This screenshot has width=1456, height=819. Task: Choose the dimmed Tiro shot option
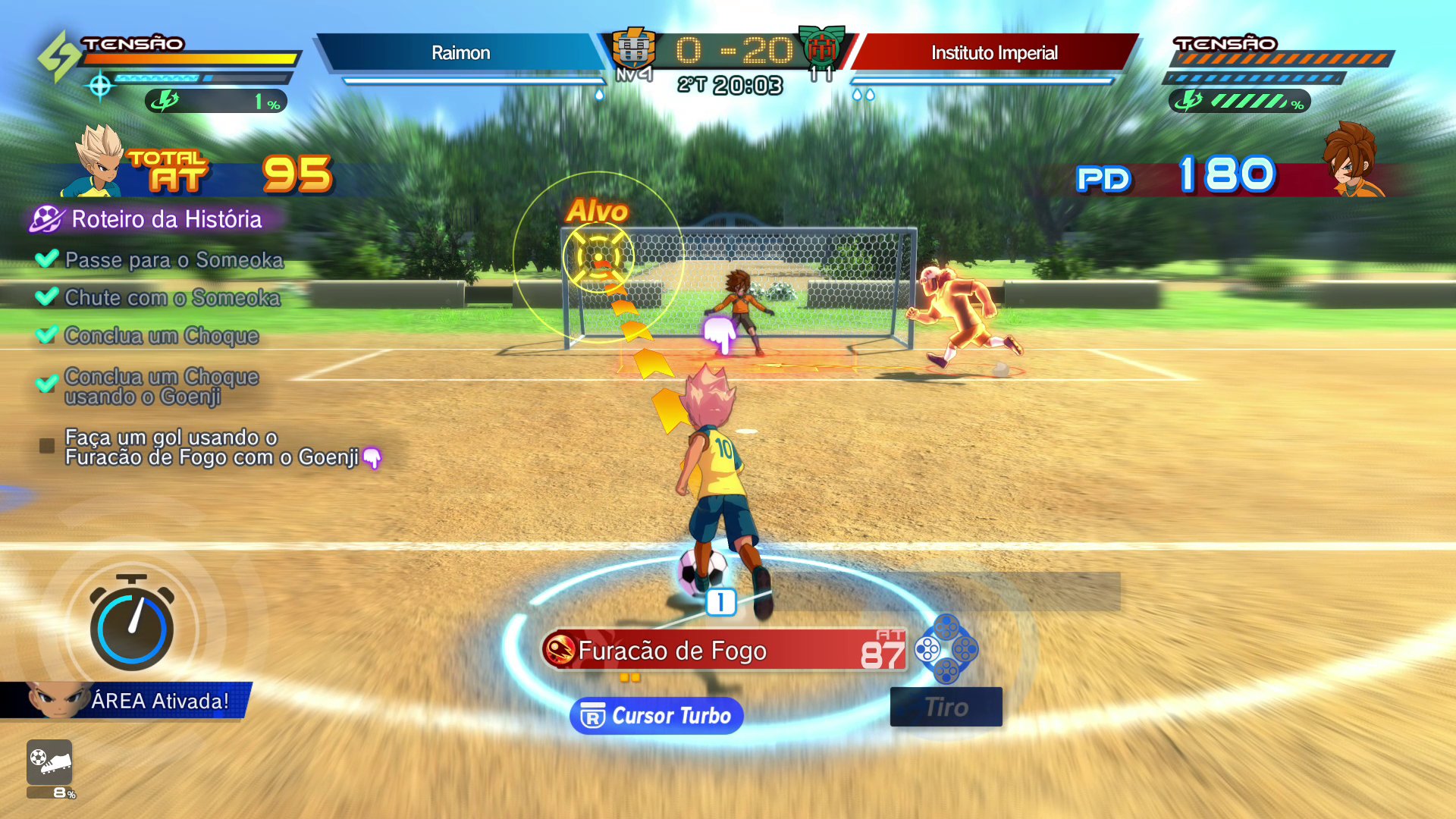pyautogui.click(x=946, y=707)
